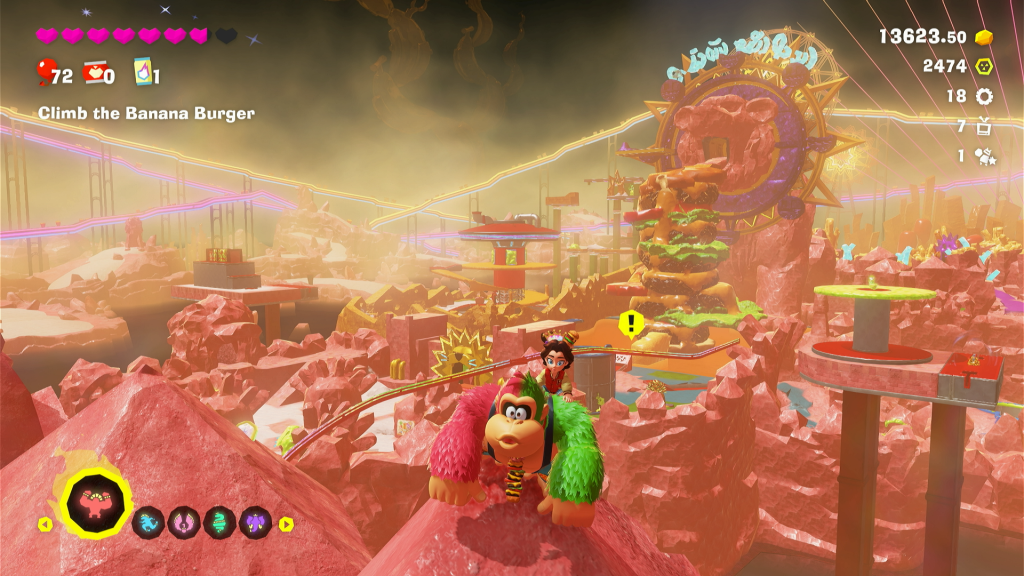The height and width of the screenshot is (576, 1024).
Task: Click the right arrow of Bananza selector
Action: [x=286, y=523]
